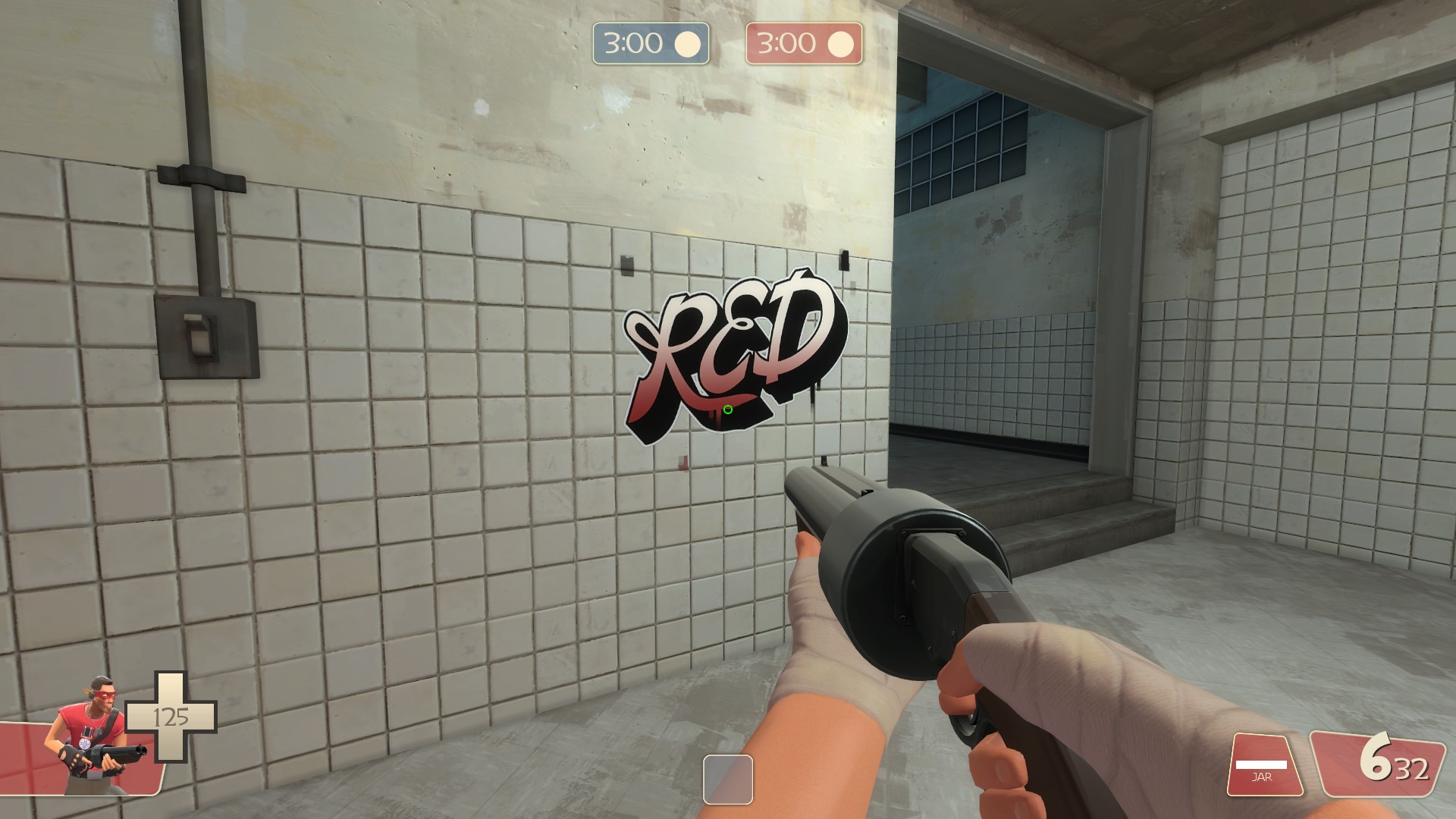Click the blue team round timer
This screenshot has height=819, width=1456.
[650, 44]
